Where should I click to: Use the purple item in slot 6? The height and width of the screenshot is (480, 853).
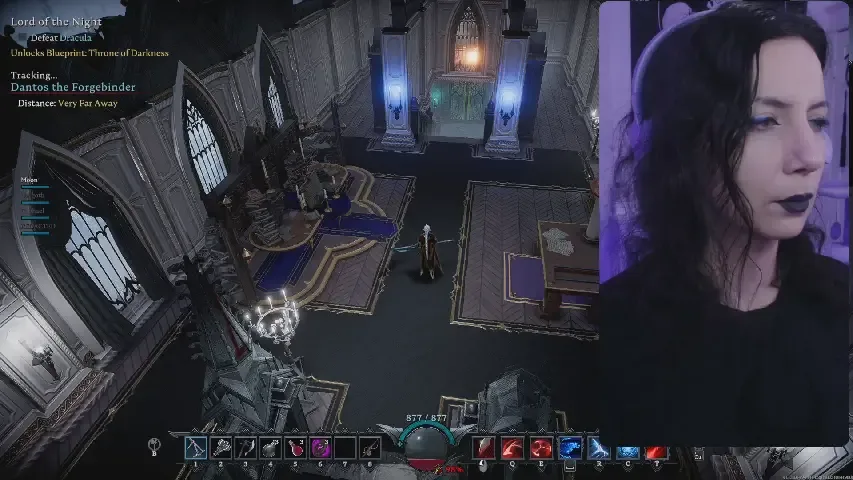point(320,449)
